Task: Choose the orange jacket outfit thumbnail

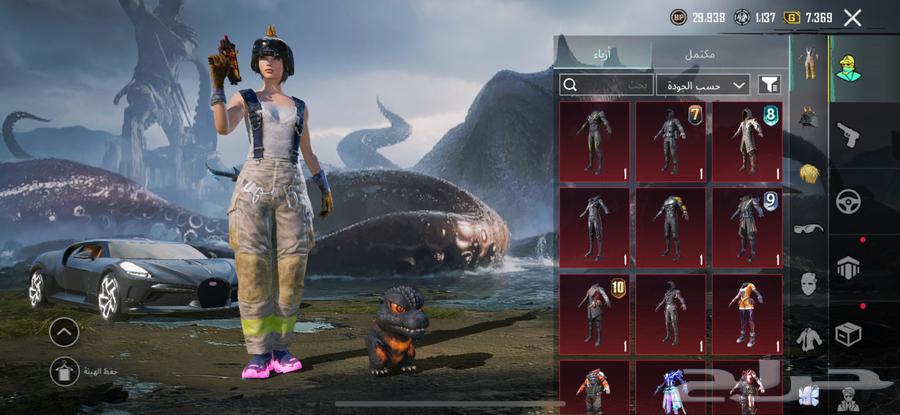Action: [747, 312]
